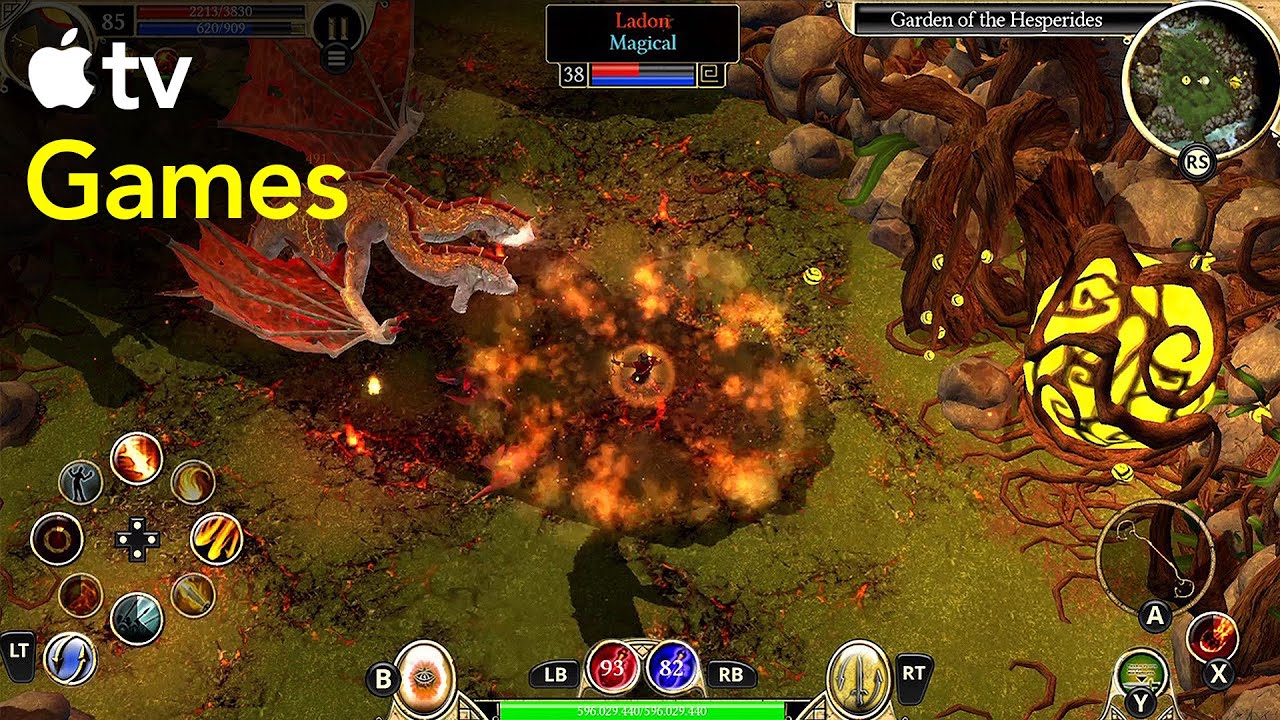
Task: Open the hamburger menu under the pause button
Action: tap(337, 58)
